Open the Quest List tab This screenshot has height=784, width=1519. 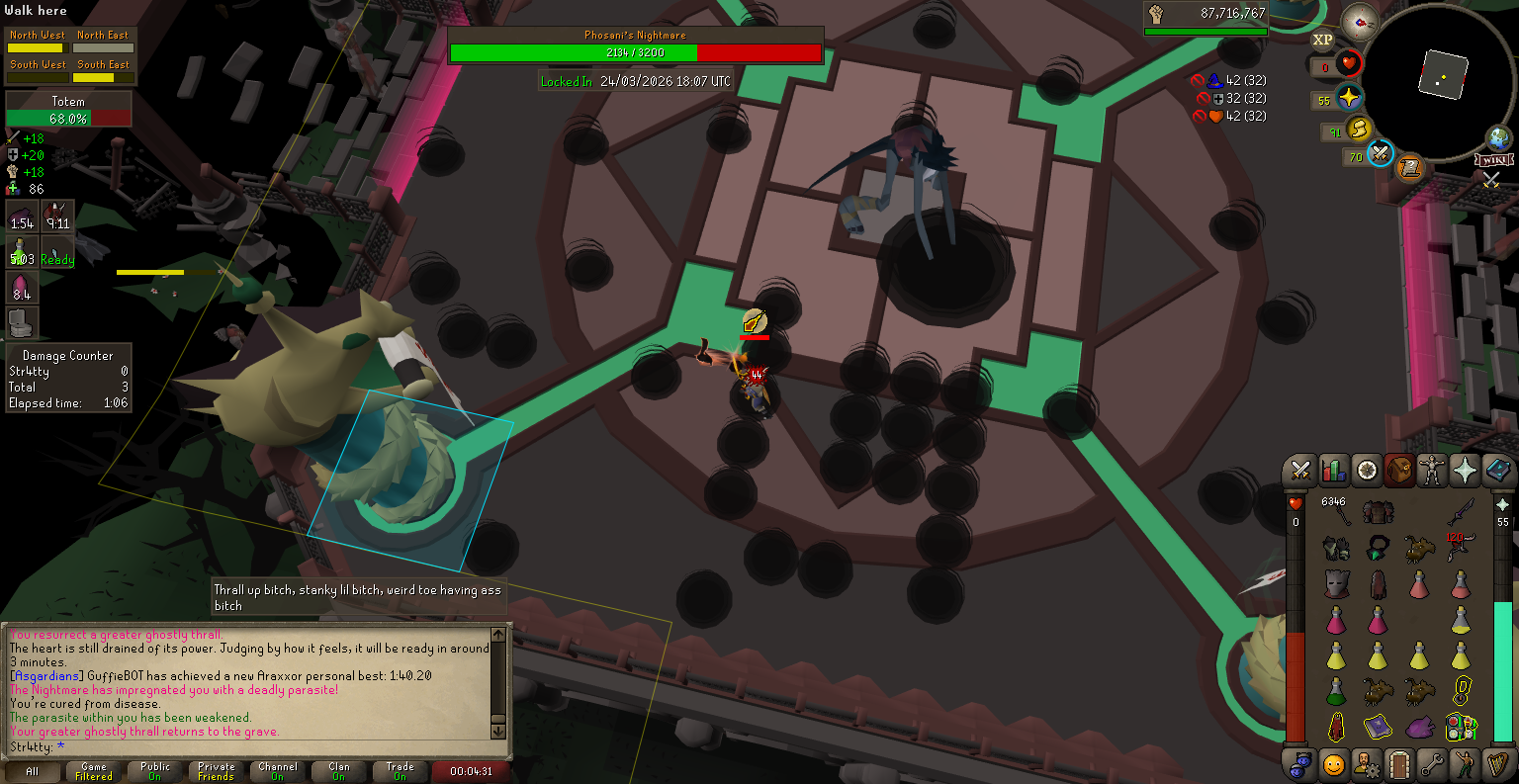click(x=1366, y=471)
